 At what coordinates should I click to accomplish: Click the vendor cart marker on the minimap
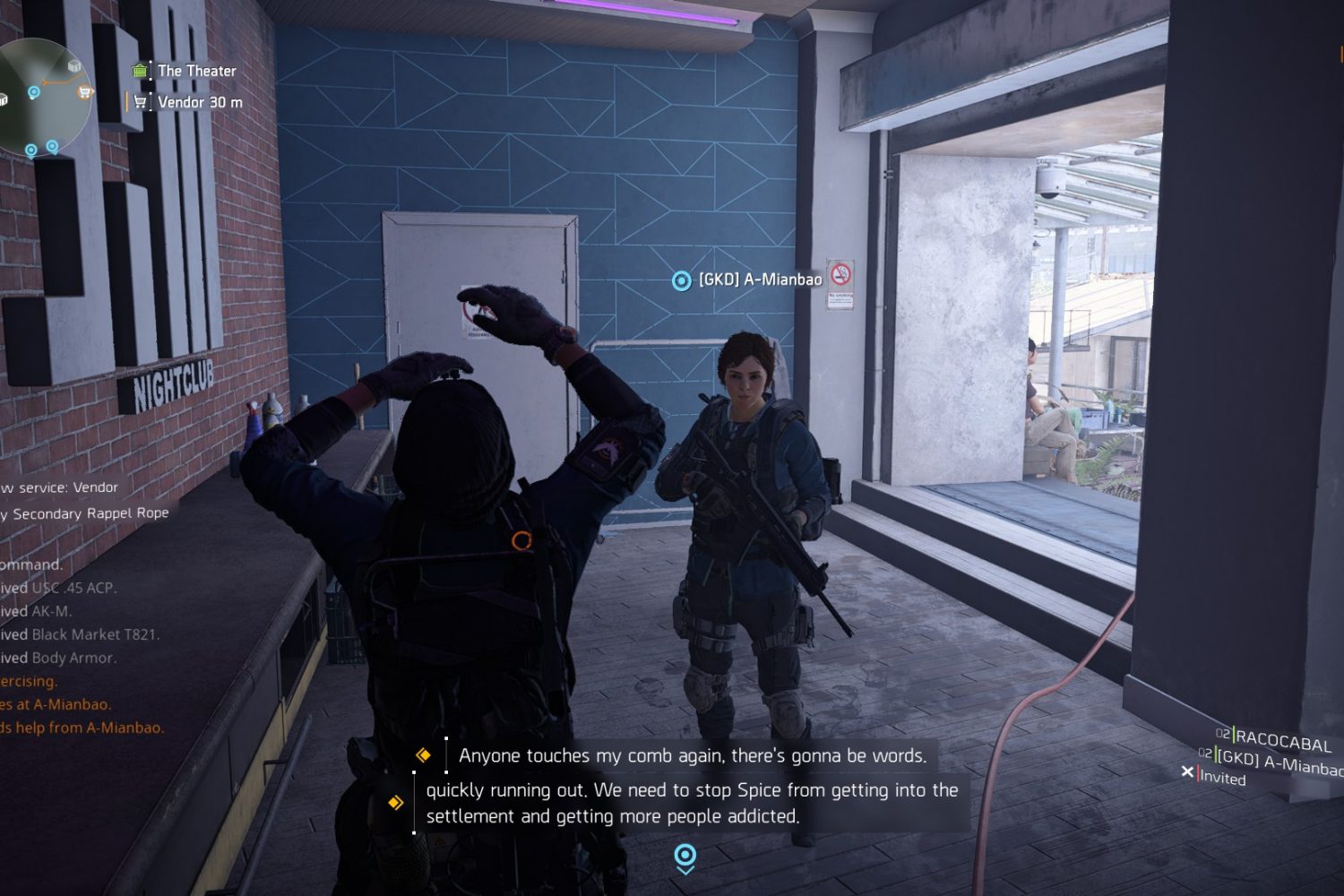tap(84, 91)
